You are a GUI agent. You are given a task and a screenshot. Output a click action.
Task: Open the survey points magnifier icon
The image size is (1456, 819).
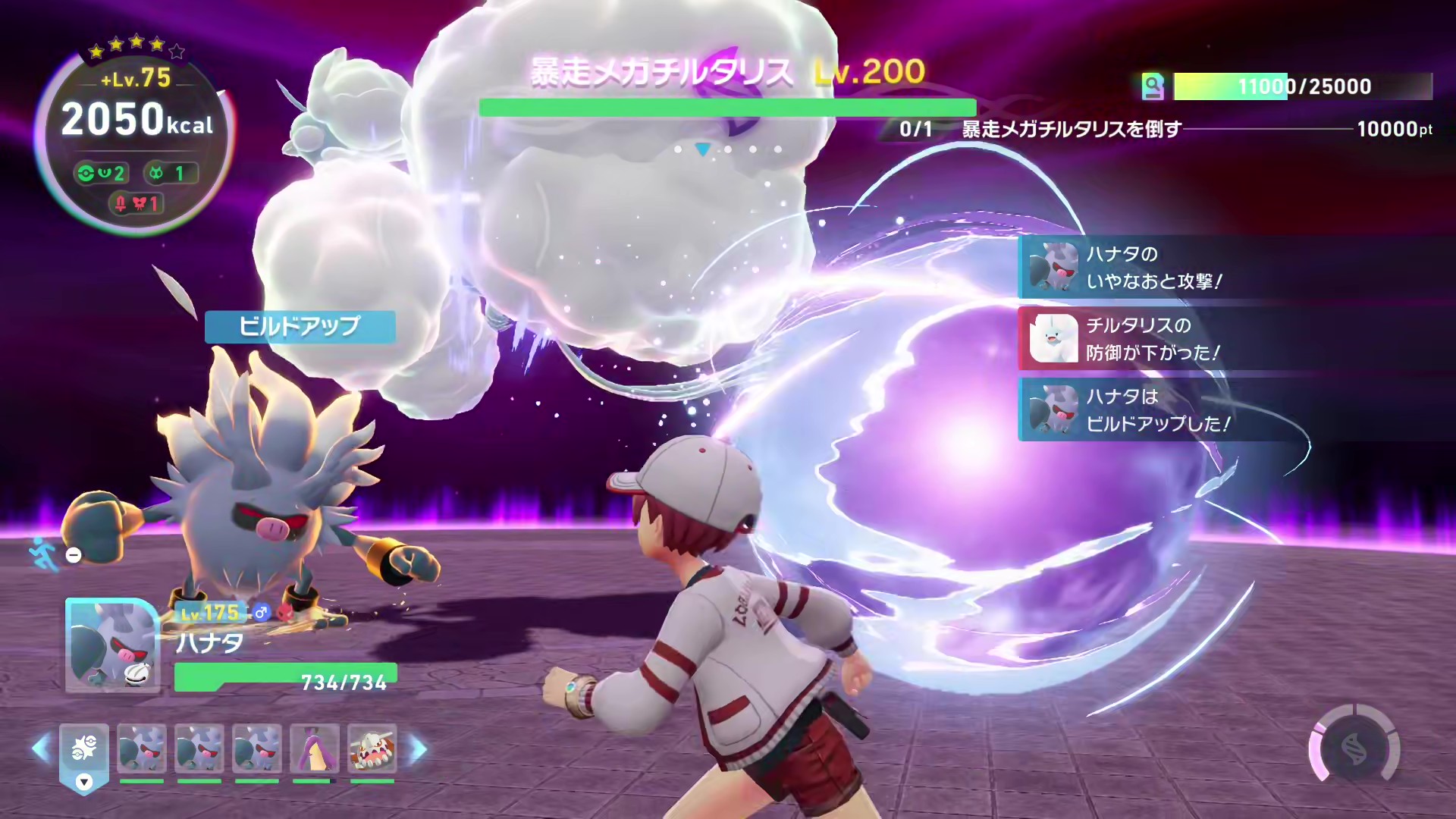coord(1153,86)
